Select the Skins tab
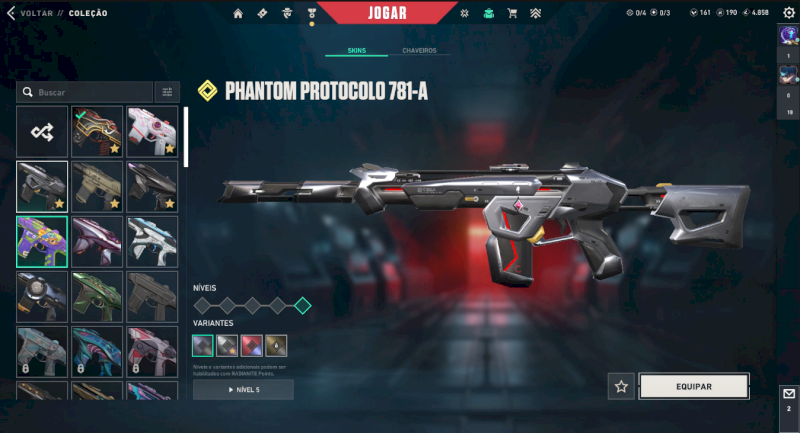This screenshot has width=800, height=433. click(357, 50)
